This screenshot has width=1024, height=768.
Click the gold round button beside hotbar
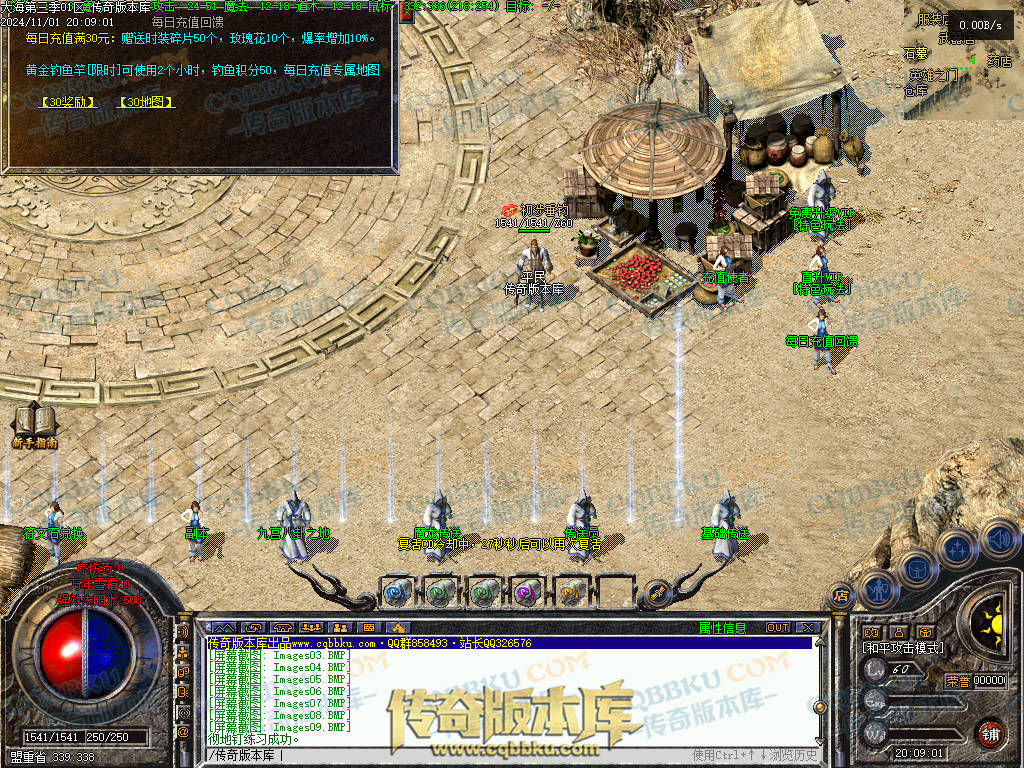click(x=657, y=592)
